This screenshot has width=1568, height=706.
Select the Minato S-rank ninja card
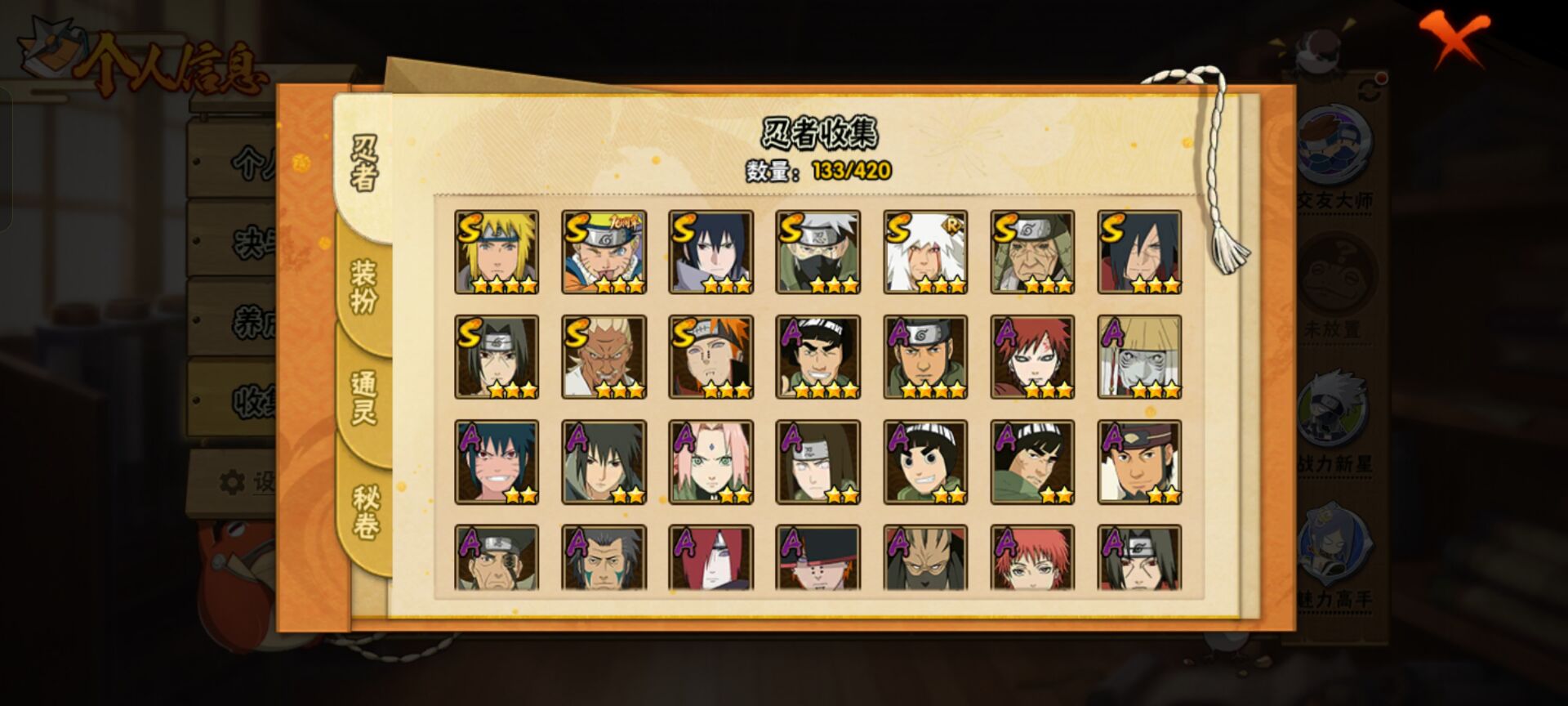(x=497, y=252)
